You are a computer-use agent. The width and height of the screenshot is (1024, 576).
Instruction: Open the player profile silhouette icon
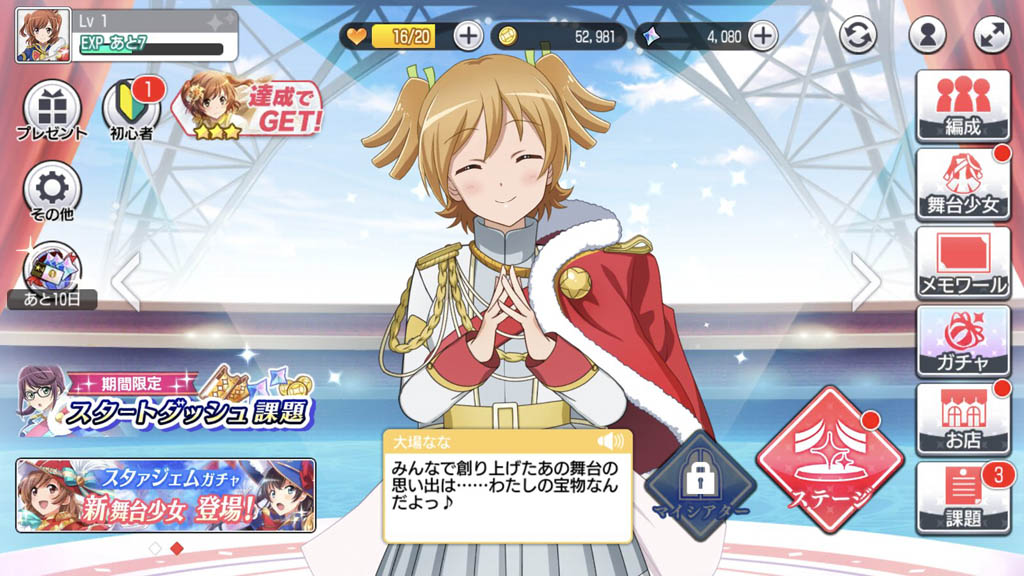pyautogui.click(x=927, y=35)
